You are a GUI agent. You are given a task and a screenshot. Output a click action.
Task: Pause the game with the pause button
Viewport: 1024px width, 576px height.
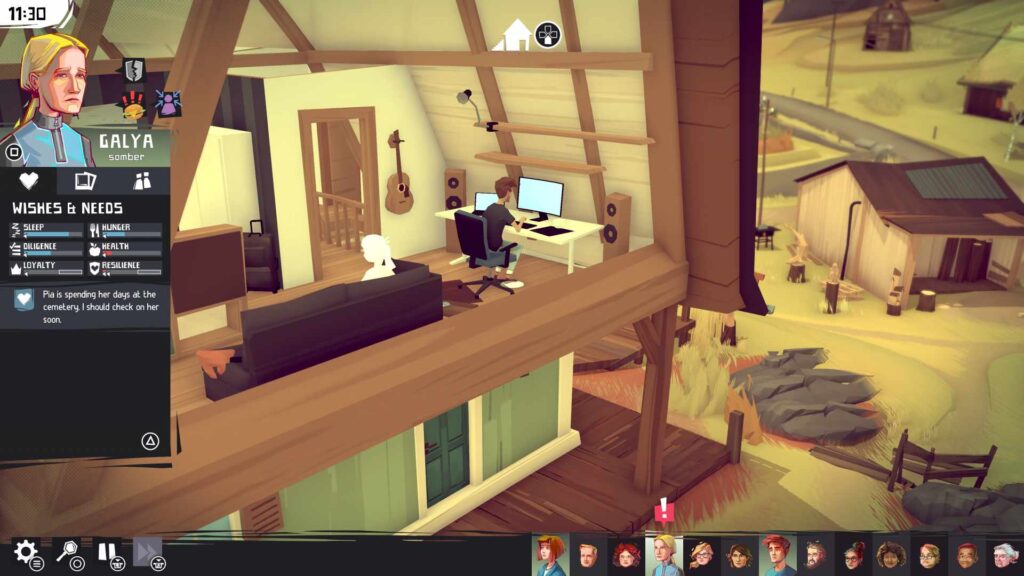pyautogui.click(x=107, y=551)
